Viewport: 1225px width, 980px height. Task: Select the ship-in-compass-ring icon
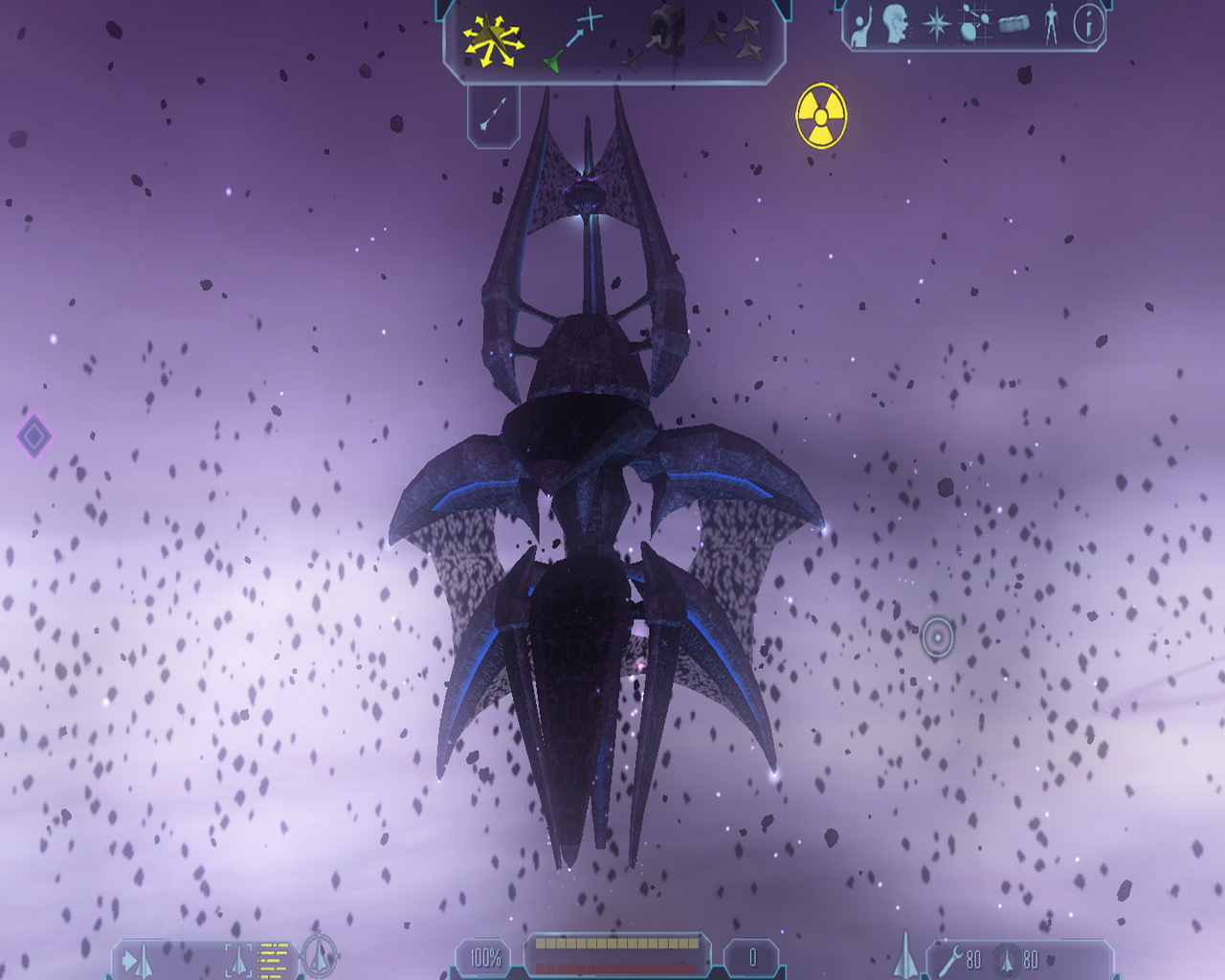pos(320,955)
